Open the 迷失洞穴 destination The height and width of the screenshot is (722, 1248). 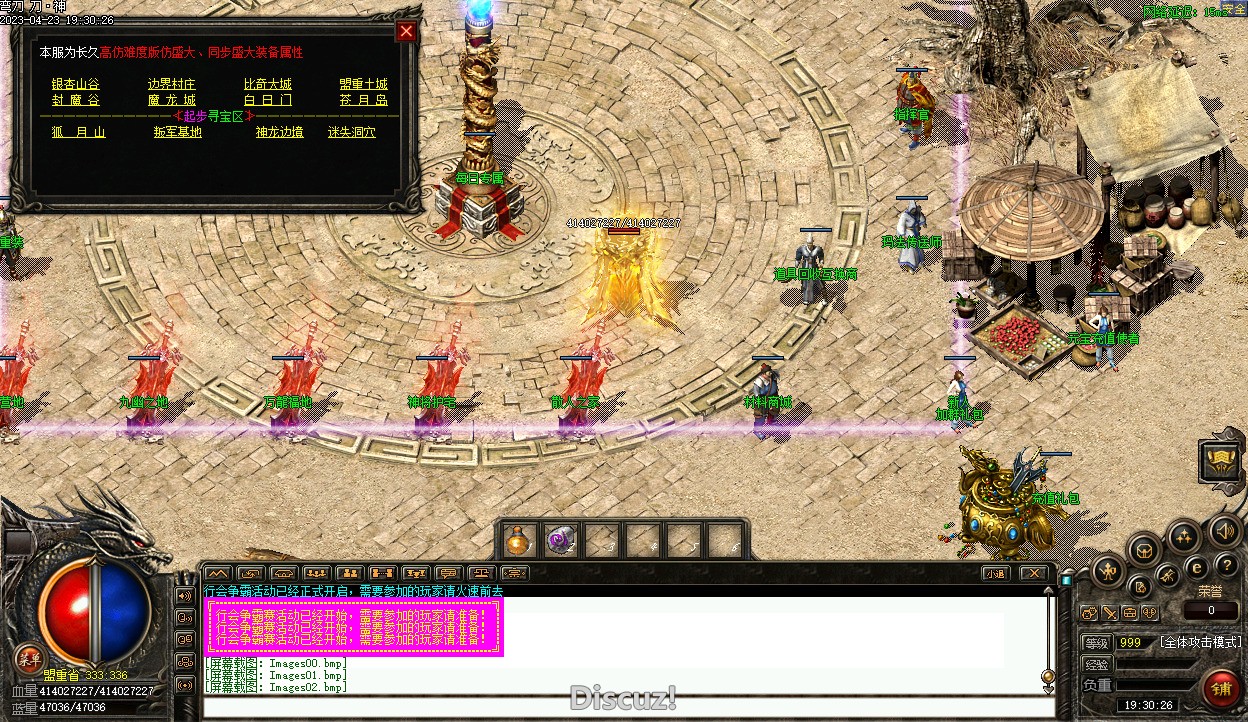pos(352,132)
